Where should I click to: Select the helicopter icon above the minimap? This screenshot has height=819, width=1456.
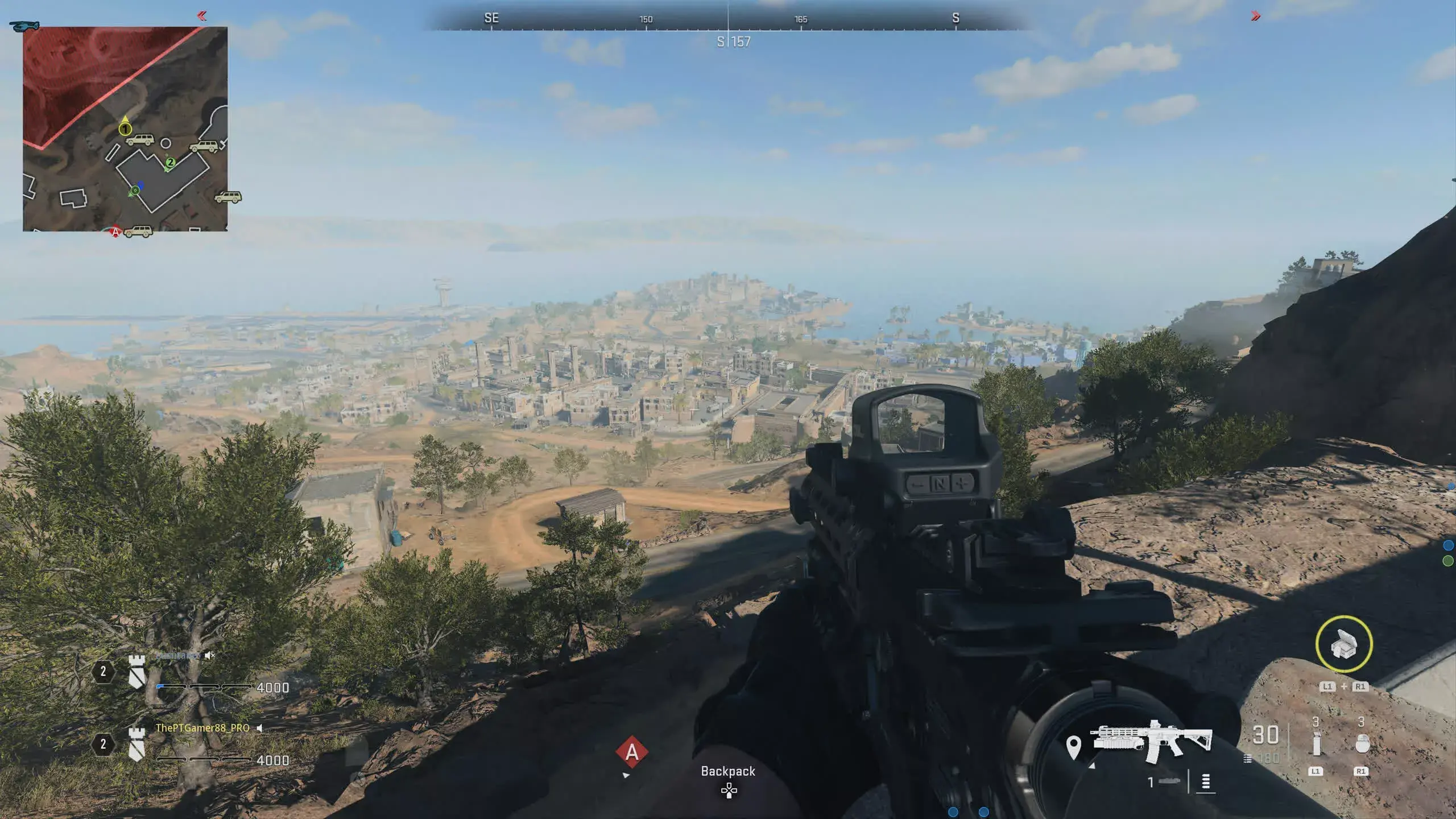[x=24, y=26]
